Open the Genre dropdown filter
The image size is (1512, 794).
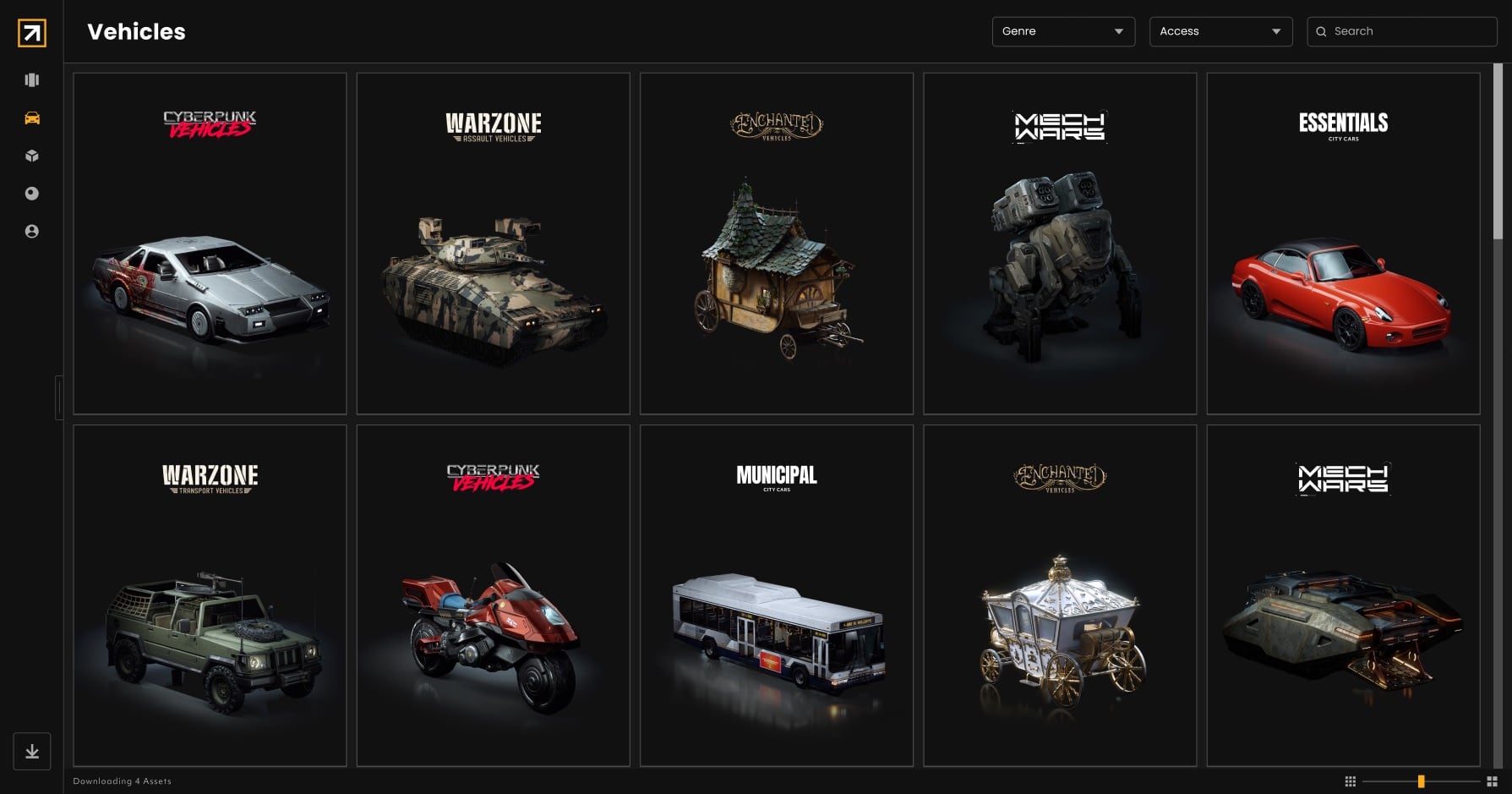(1062, 31)
